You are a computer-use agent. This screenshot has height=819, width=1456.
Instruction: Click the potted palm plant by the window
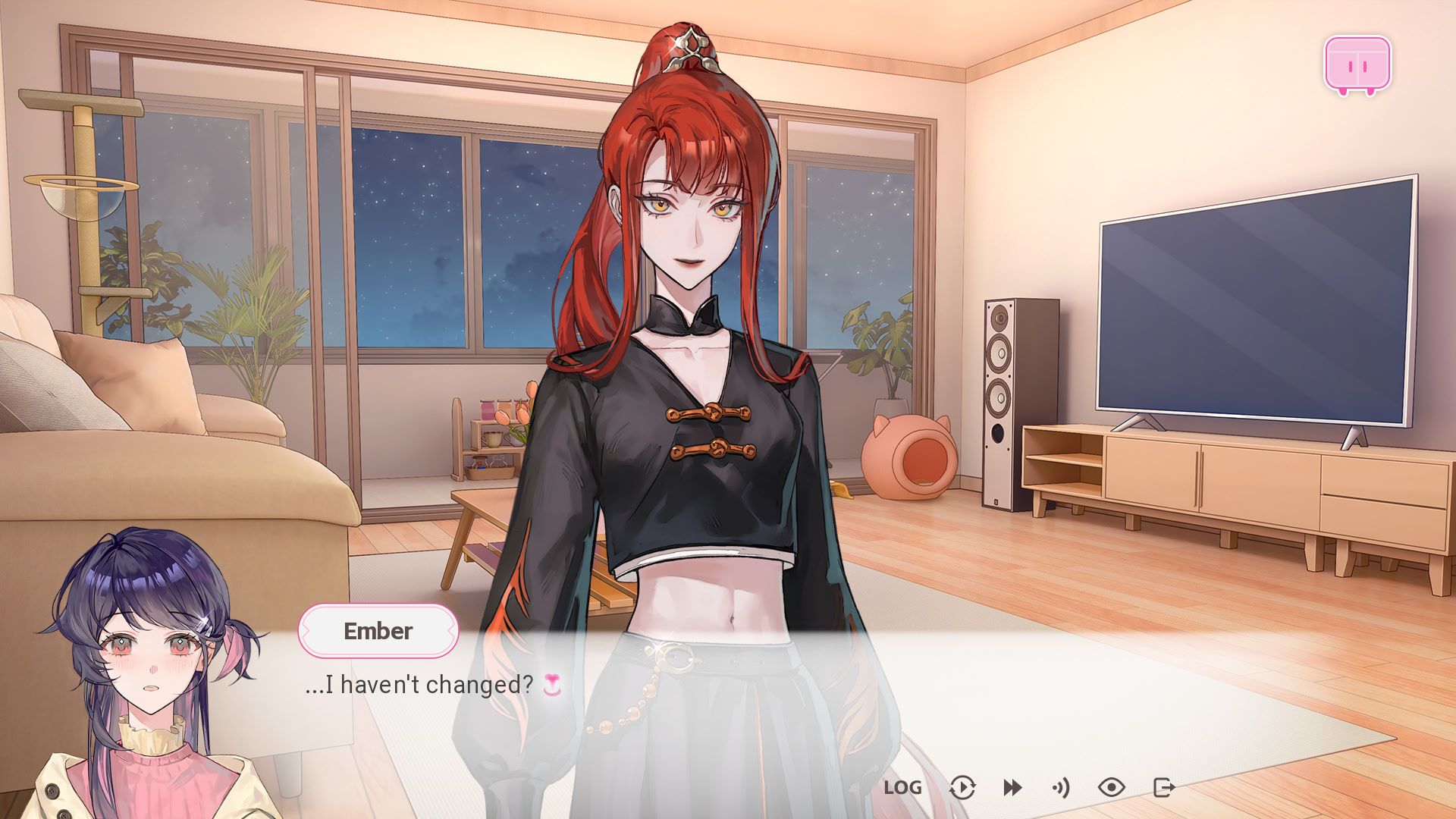(x=250, y=318)
